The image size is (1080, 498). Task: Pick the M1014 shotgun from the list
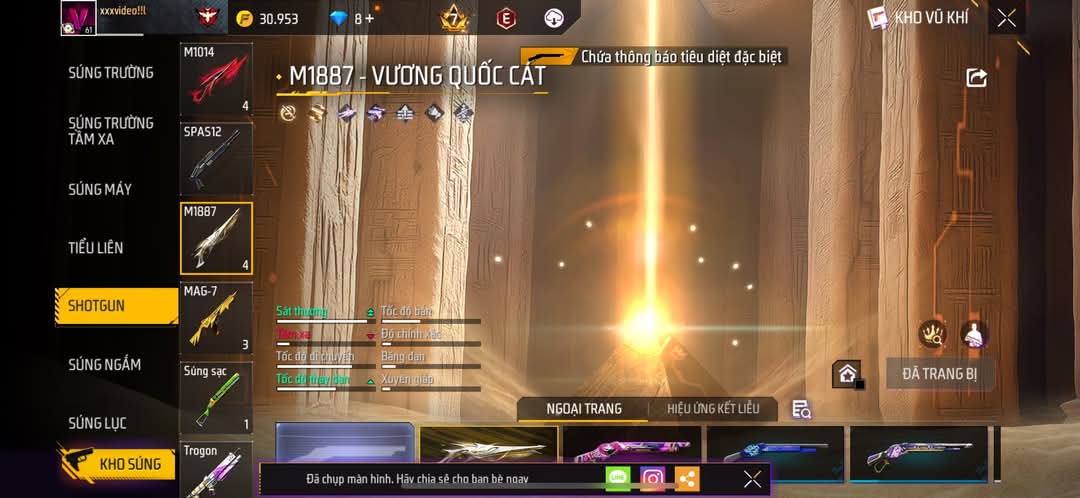click(x=216, y=79)
